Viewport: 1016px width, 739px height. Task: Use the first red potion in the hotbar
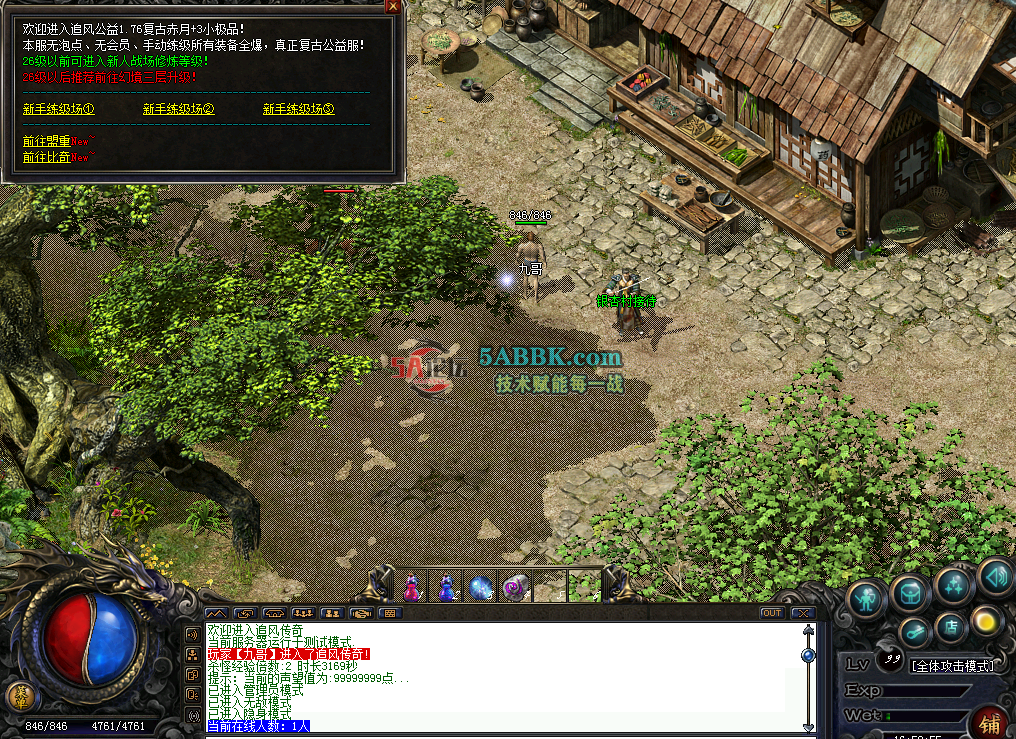tap(411, 587)
